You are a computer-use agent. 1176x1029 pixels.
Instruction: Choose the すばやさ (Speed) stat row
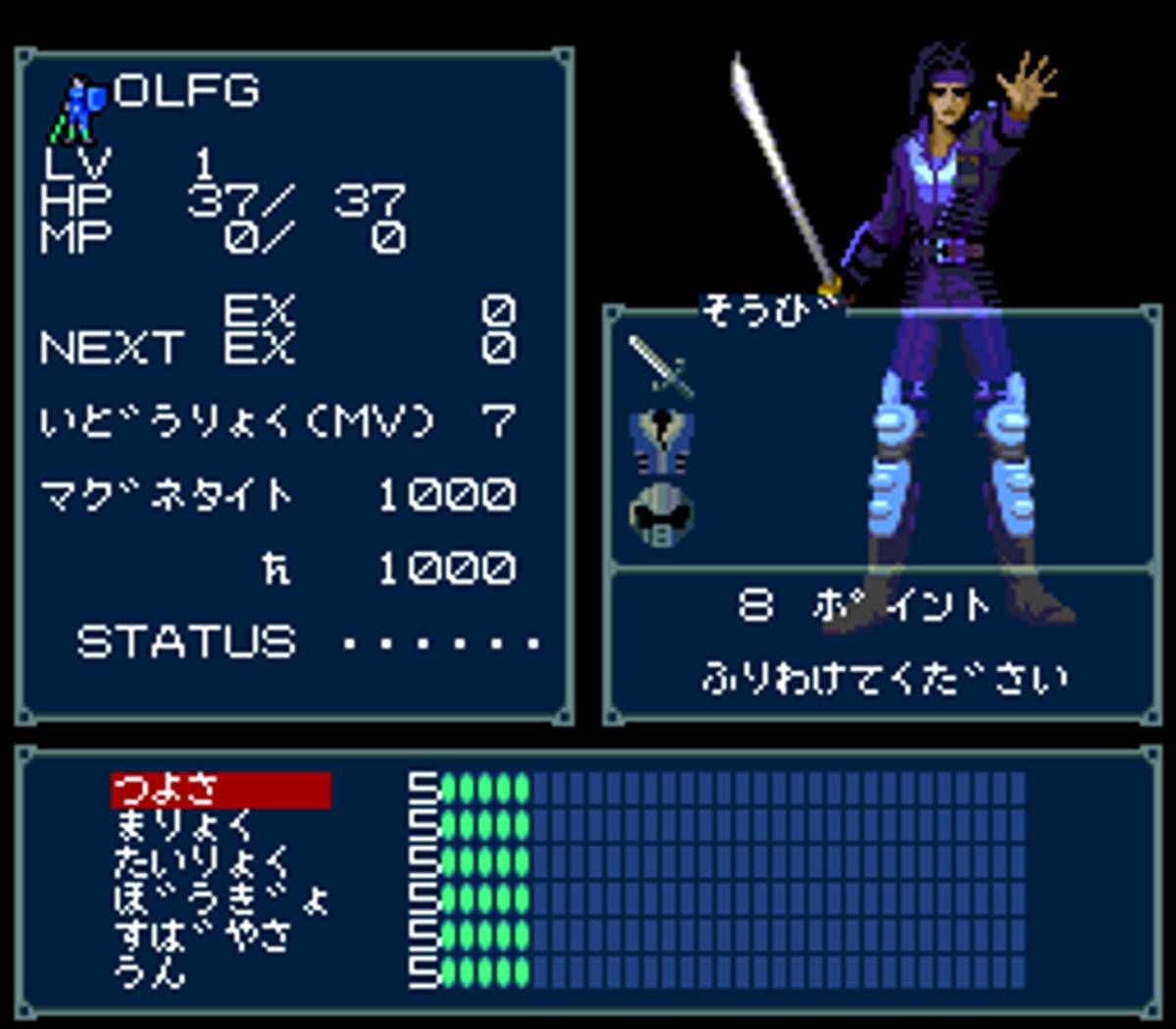pos(203,937)
